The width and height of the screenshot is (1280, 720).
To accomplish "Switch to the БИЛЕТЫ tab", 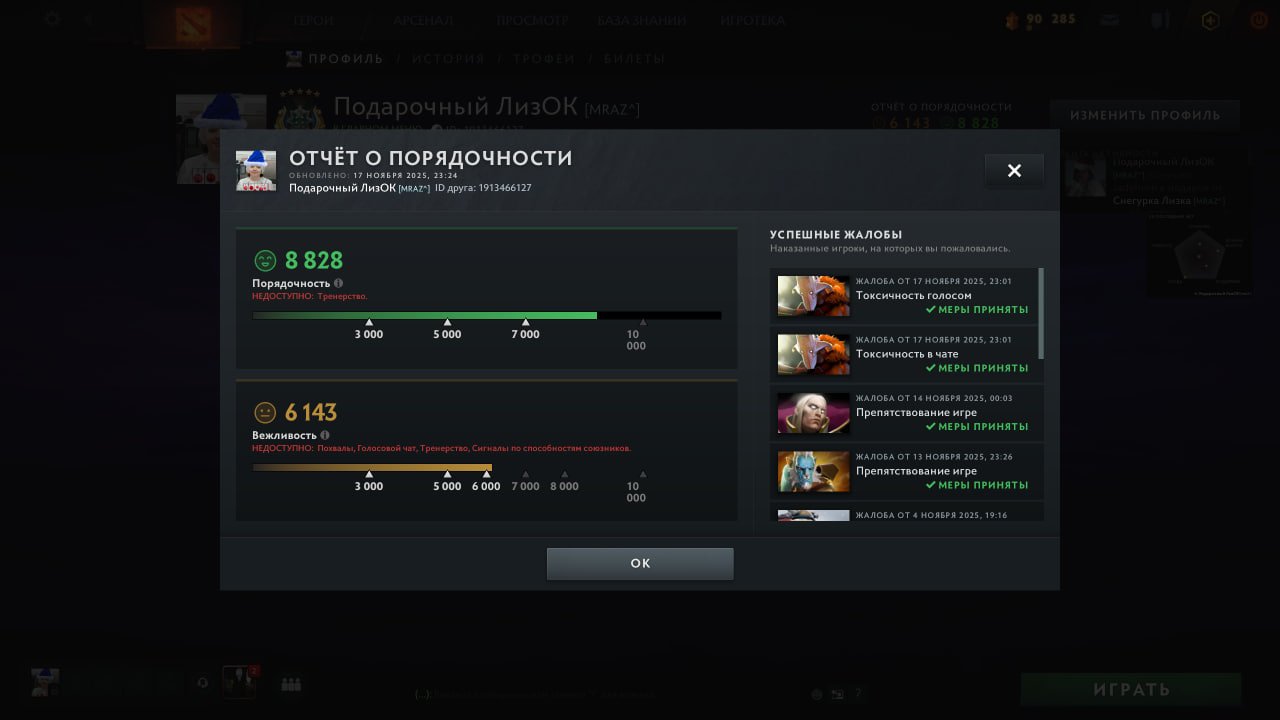I will (x=628, y=58).
